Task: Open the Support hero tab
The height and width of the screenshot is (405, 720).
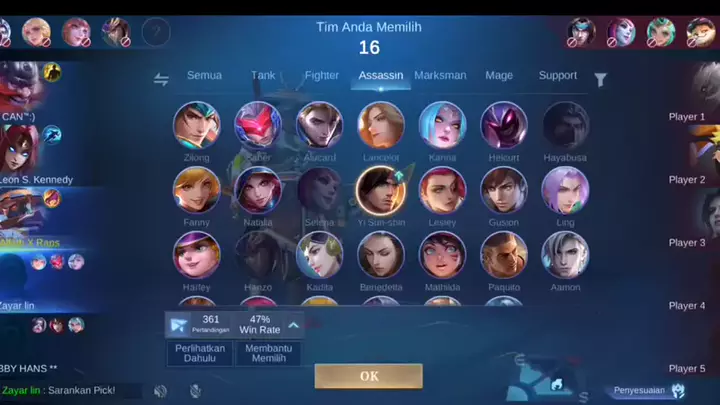Action: point(558,76)
